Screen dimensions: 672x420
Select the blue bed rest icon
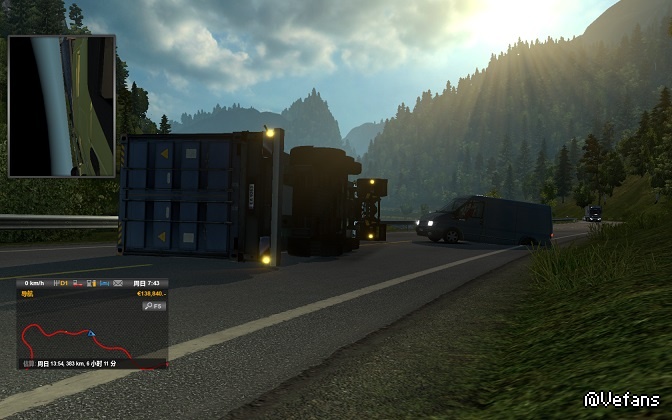[104, 283]
